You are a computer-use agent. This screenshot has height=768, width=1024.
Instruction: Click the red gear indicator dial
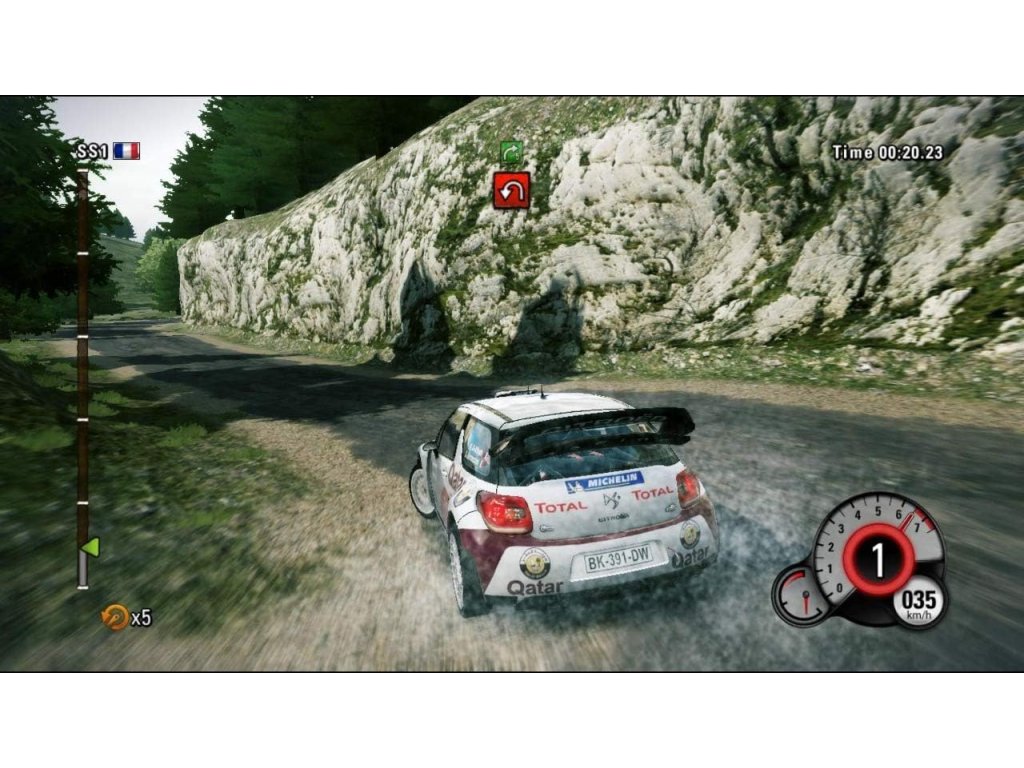click(878, 560)
